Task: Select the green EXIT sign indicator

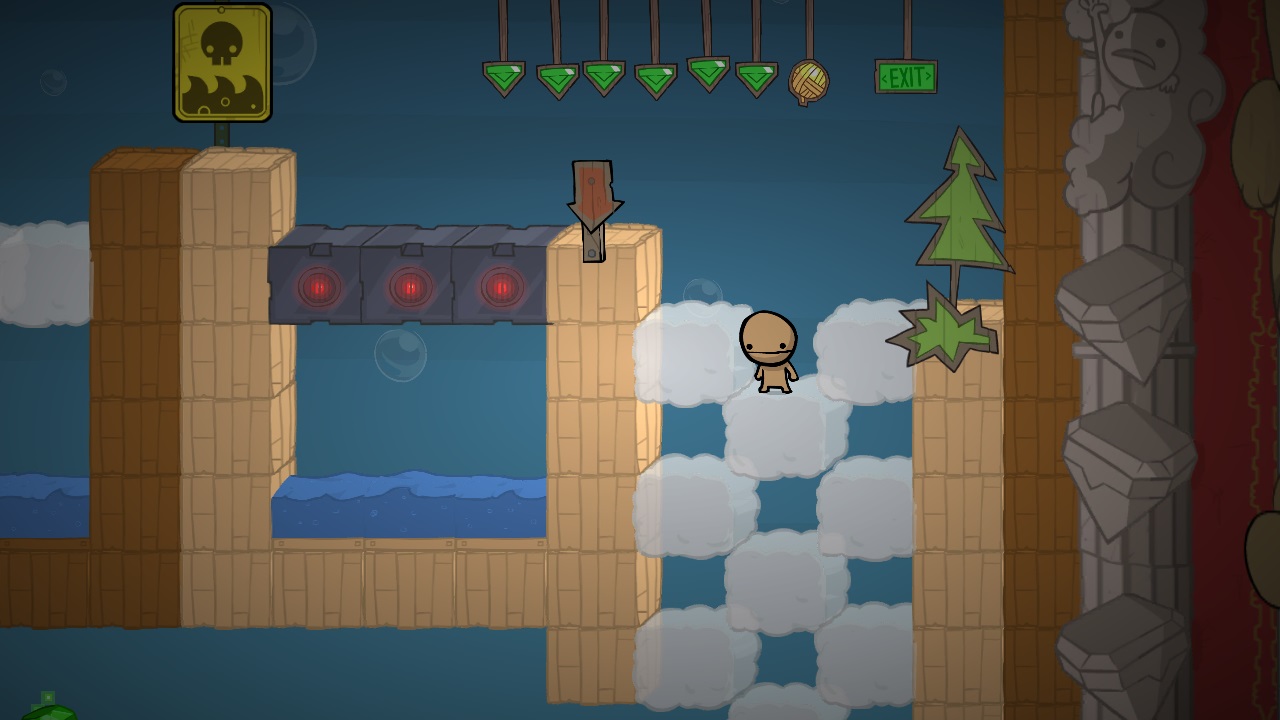Action: (906, 77)
